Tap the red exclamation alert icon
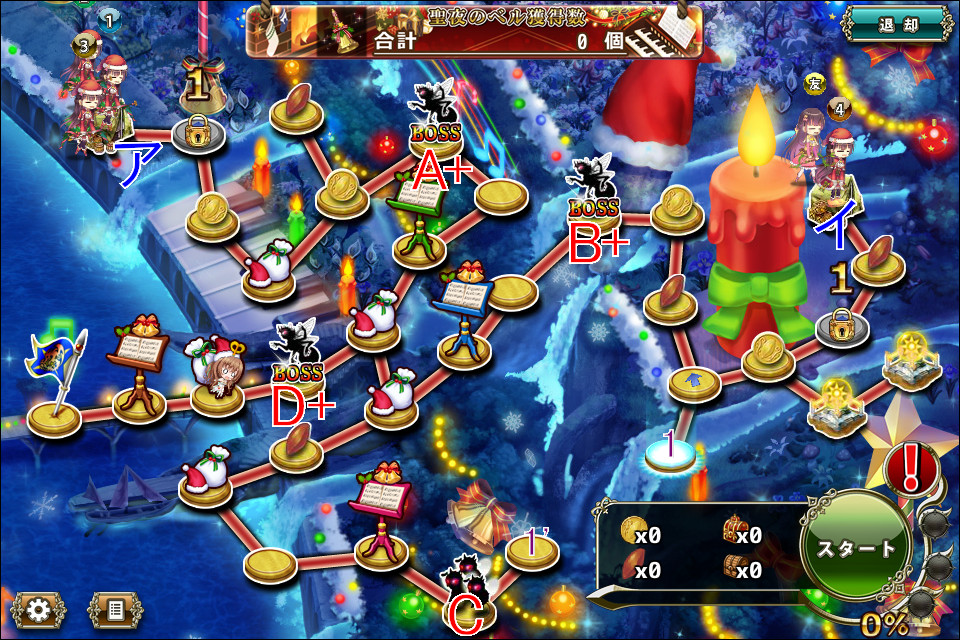 911,467
